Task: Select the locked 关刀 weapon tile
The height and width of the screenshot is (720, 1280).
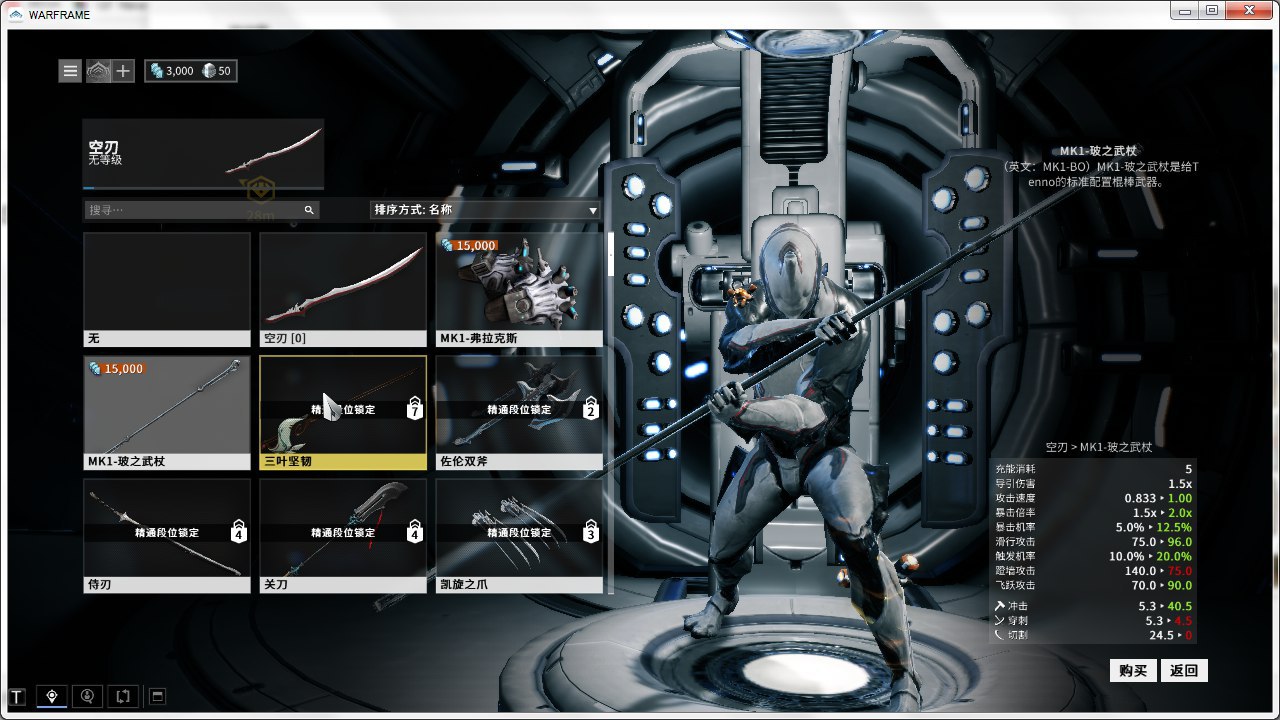Action: (x=343, y=536)
